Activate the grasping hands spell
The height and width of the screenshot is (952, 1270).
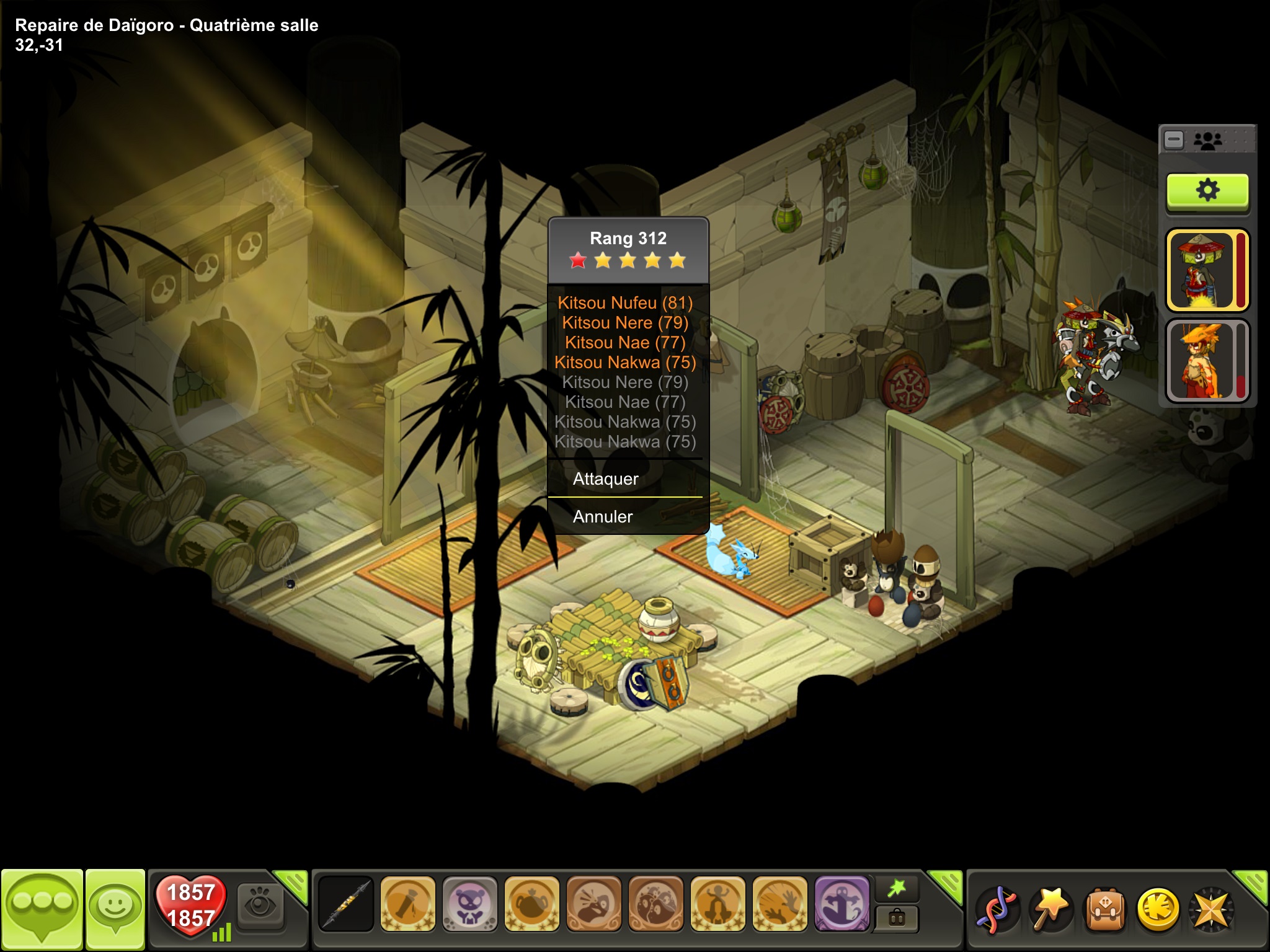(779, 904)
